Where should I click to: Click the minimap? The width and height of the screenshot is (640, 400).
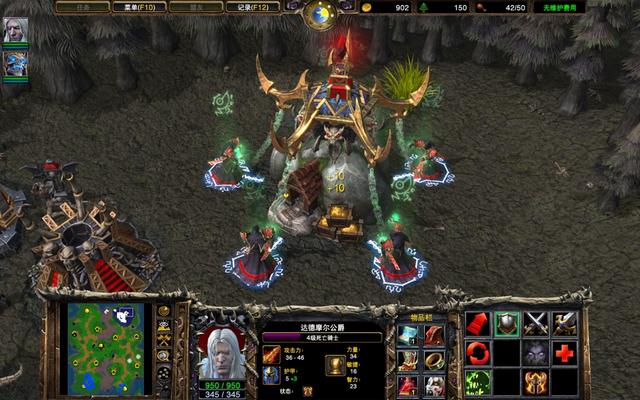pyautogui.click(x=104, y=344)
